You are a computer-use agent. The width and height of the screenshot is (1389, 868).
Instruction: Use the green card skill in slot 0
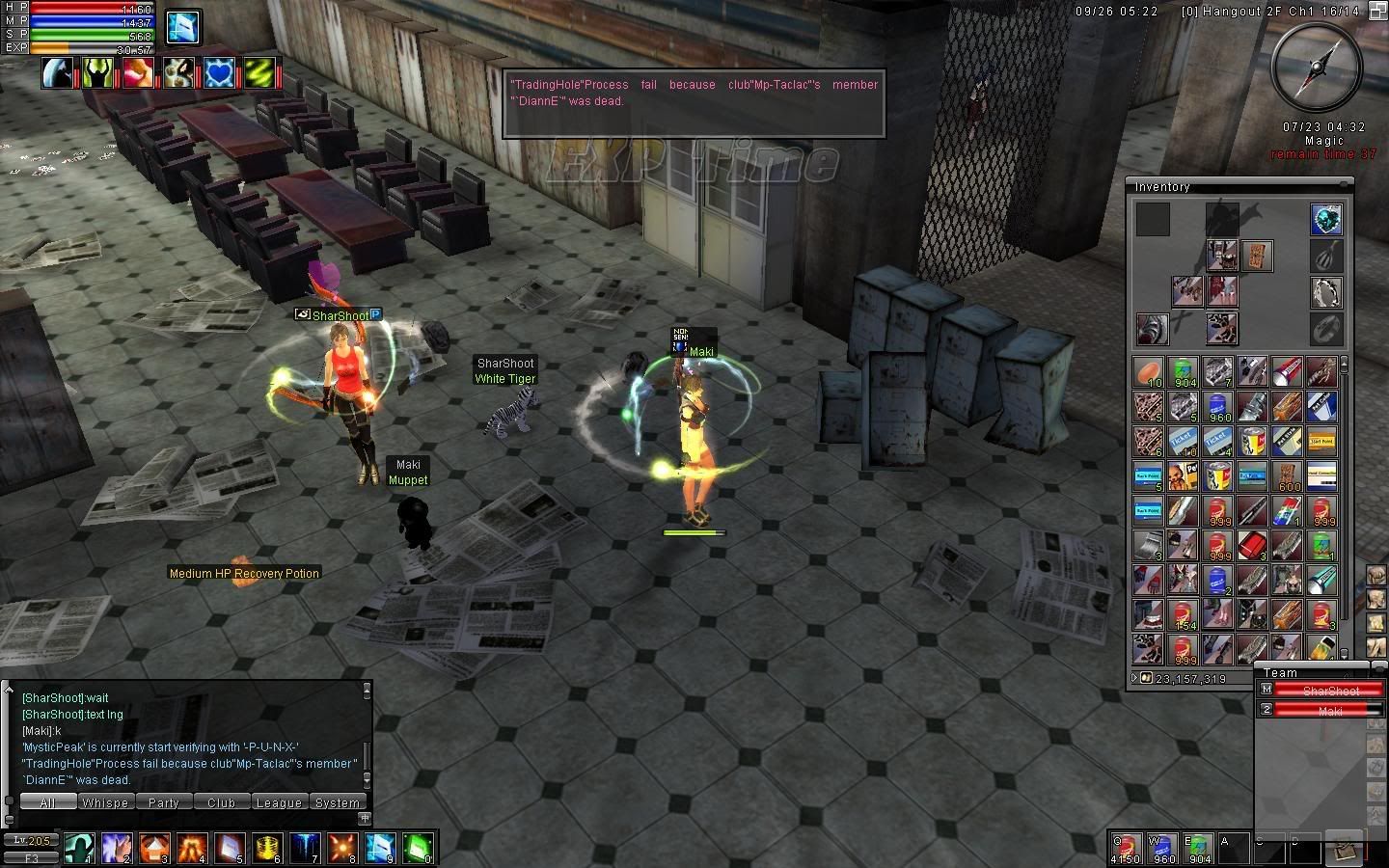418,847
